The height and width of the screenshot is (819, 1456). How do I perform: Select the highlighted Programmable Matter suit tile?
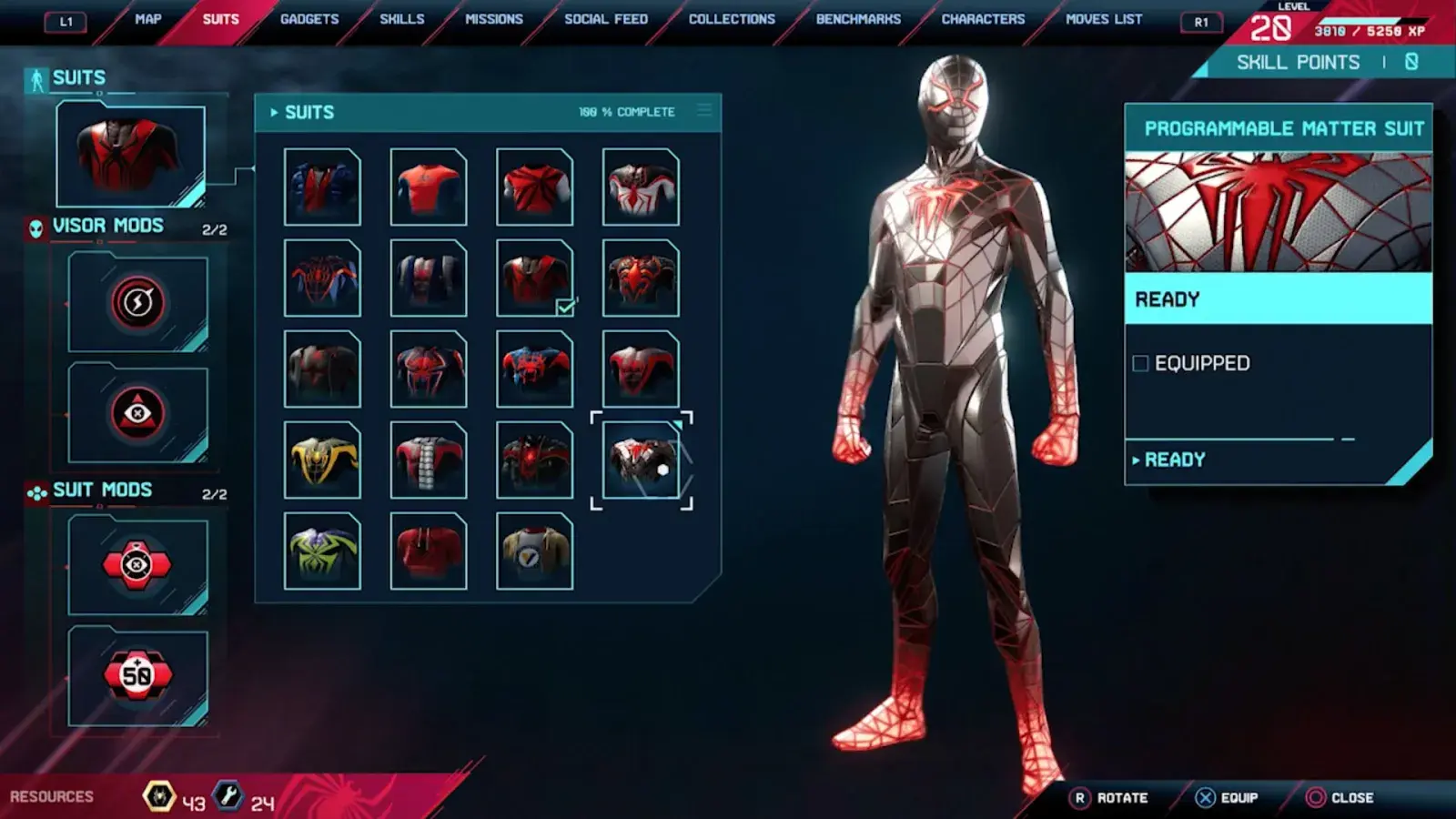[x=641, y=460]
